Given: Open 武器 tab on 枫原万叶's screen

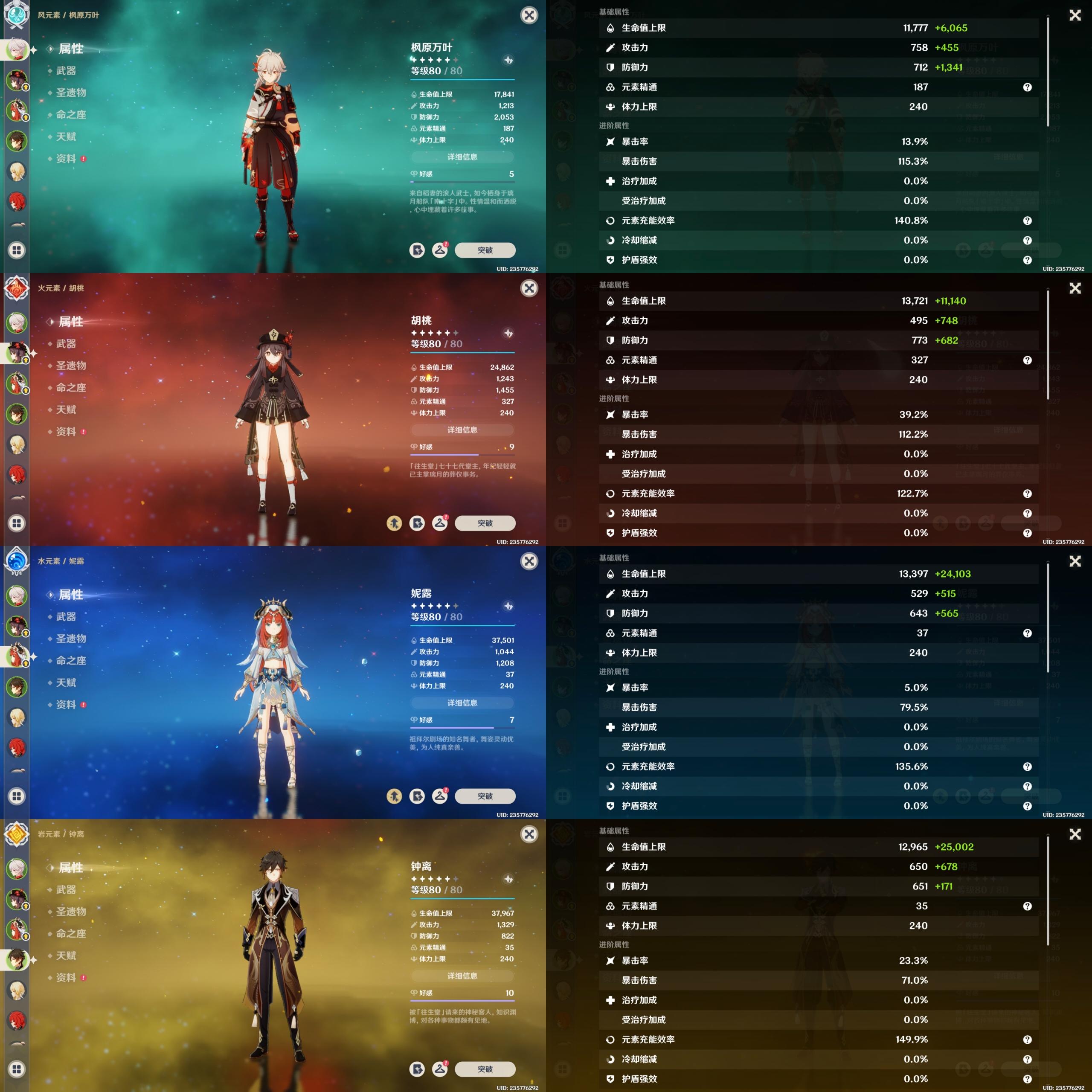Looking at the screenshot, I should click(x=66, y=71).
